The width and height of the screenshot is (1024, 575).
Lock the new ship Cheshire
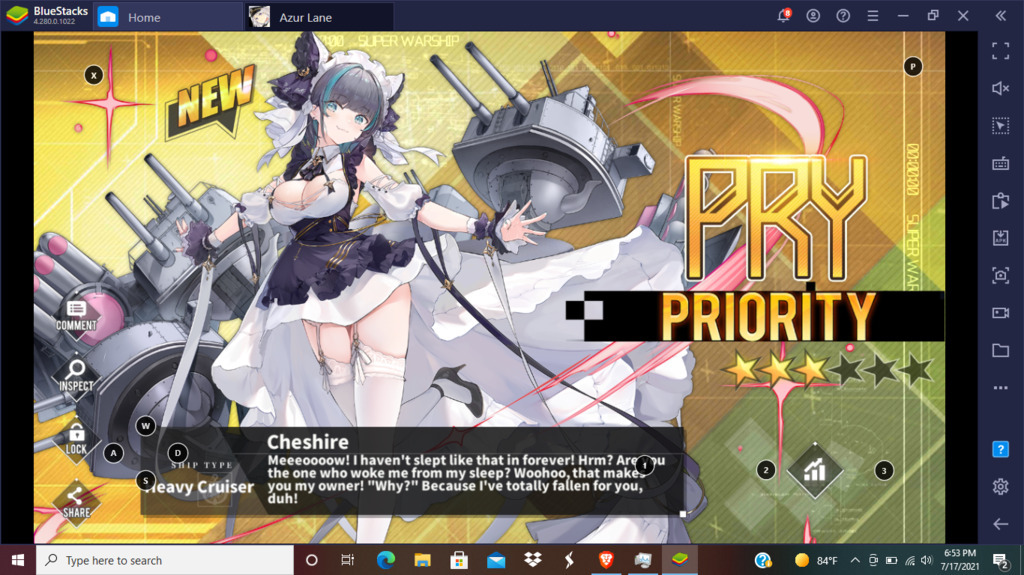pyautogui.click(x=76, y=437)
